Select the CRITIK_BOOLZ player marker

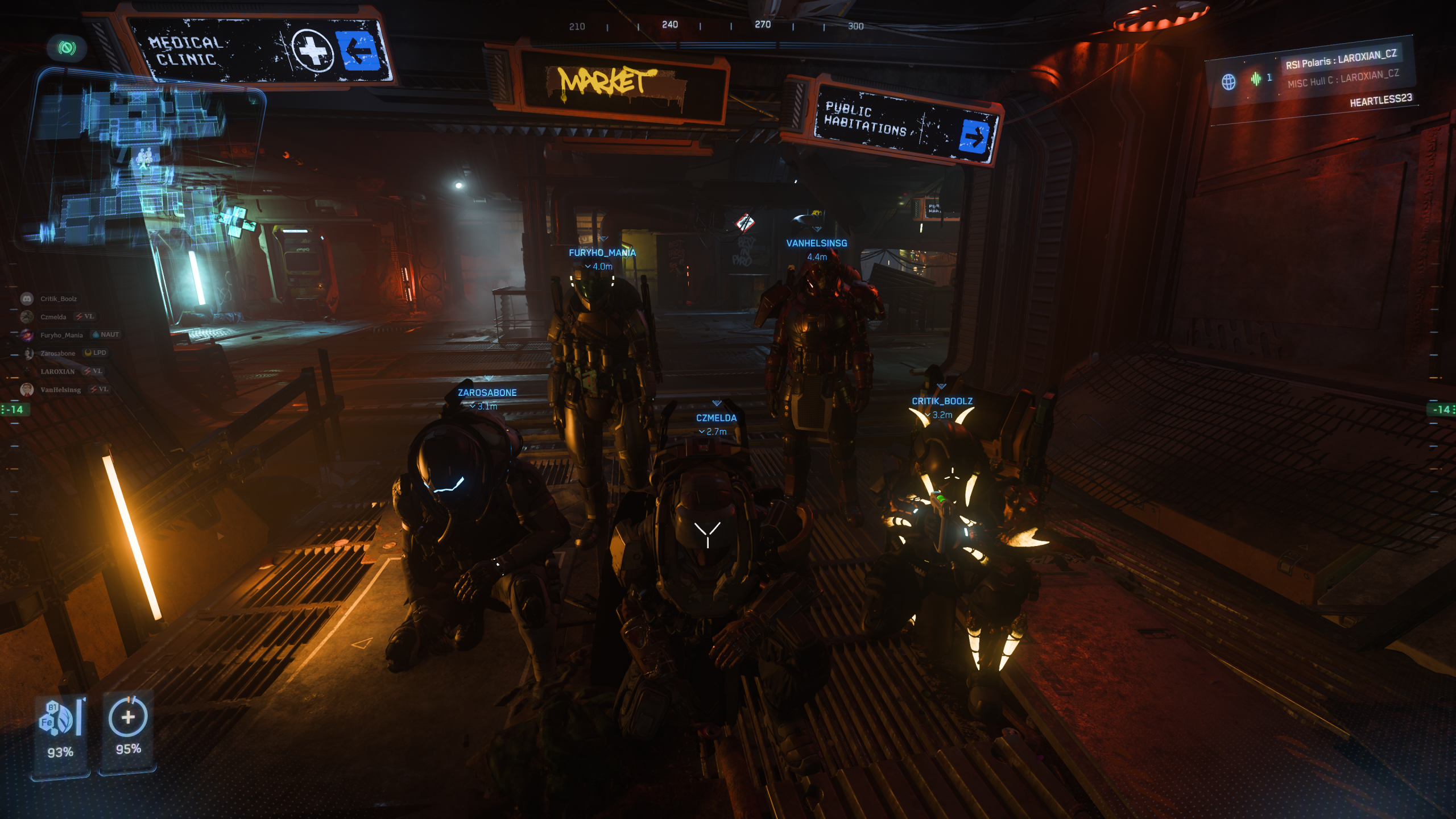pyautogui.click(x=942, y=401)
